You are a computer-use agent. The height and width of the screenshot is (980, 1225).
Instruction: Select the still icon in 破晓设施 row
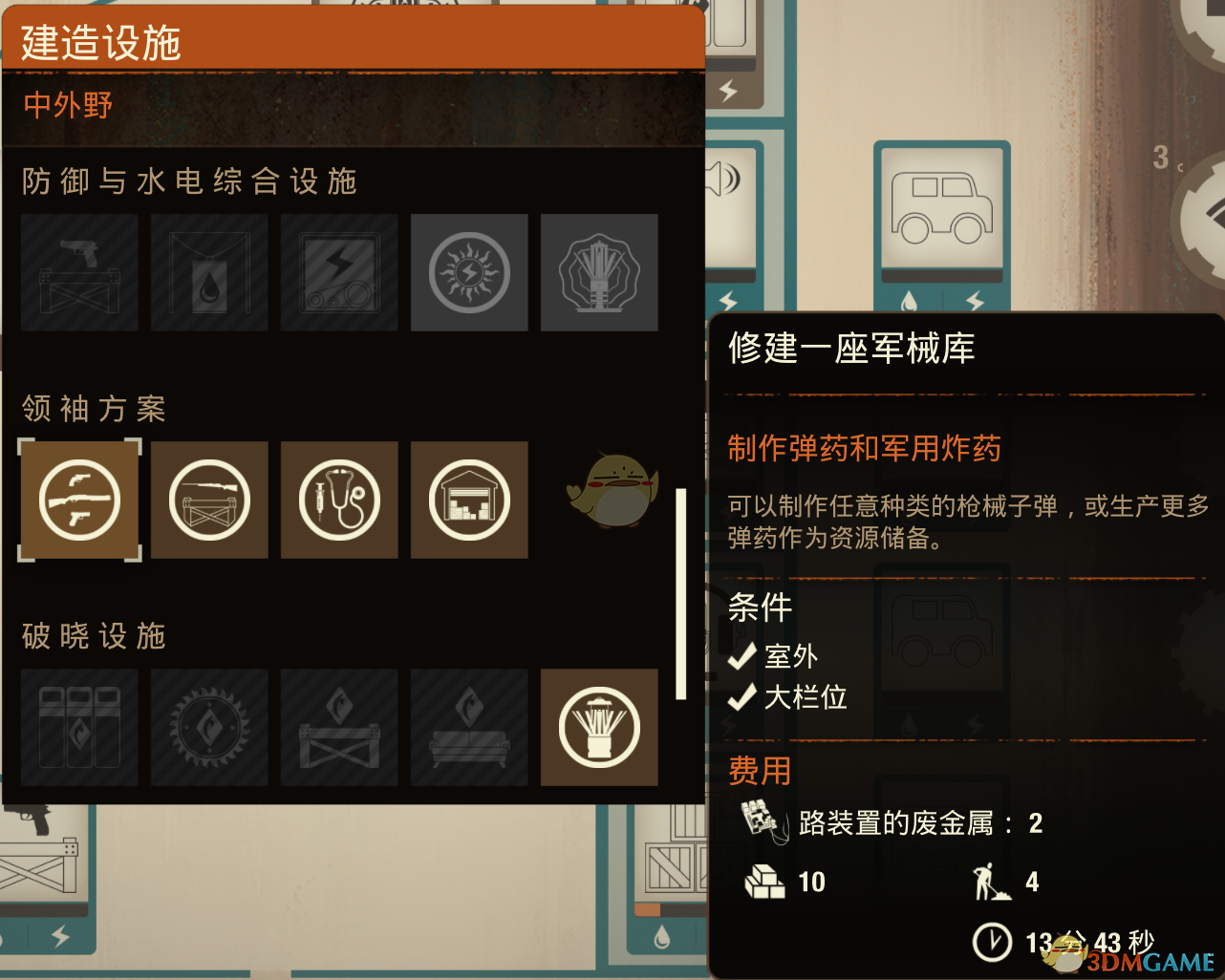(599, 728)
